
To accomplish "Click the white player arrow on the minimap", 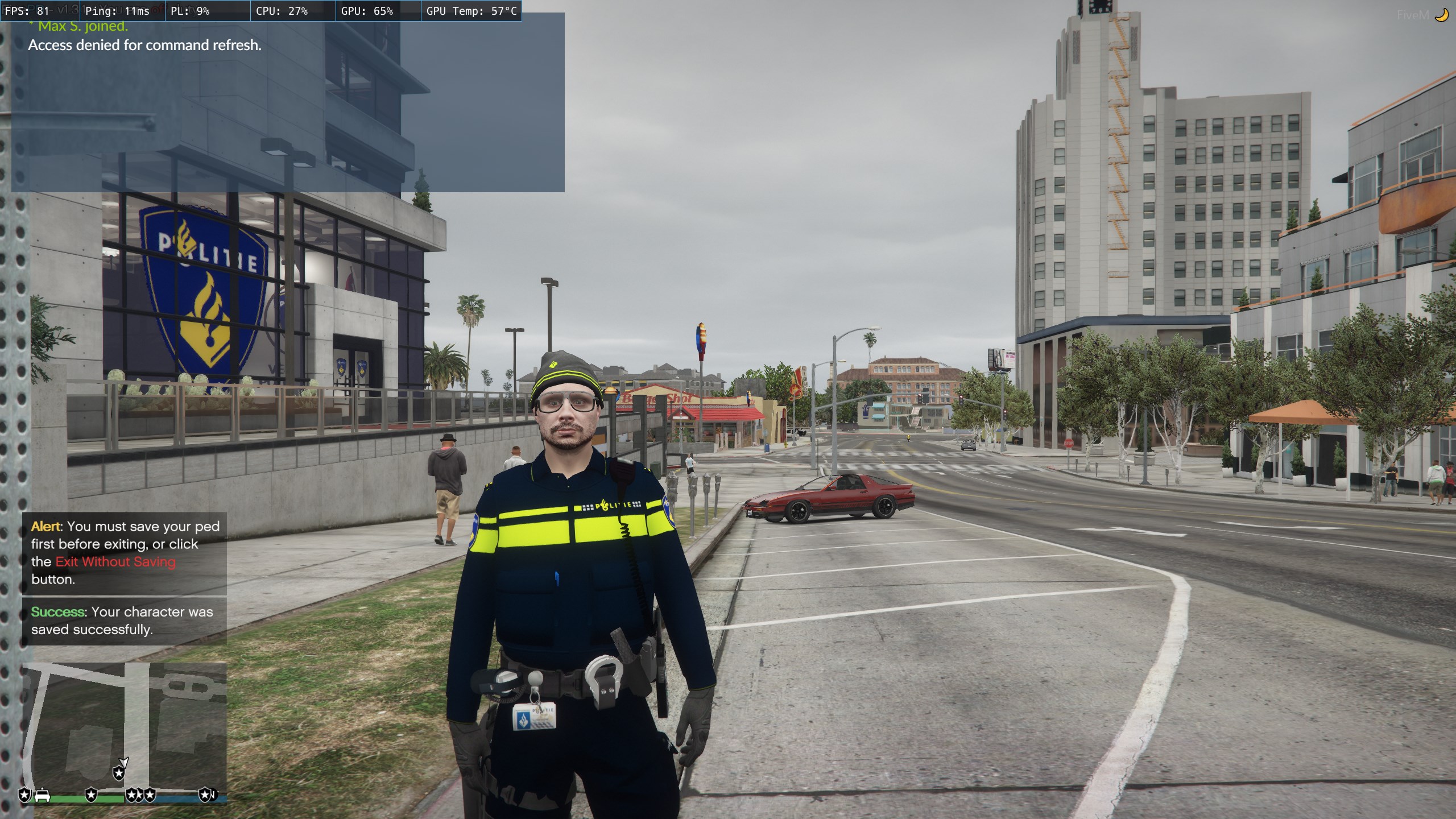I will [123, 762].
